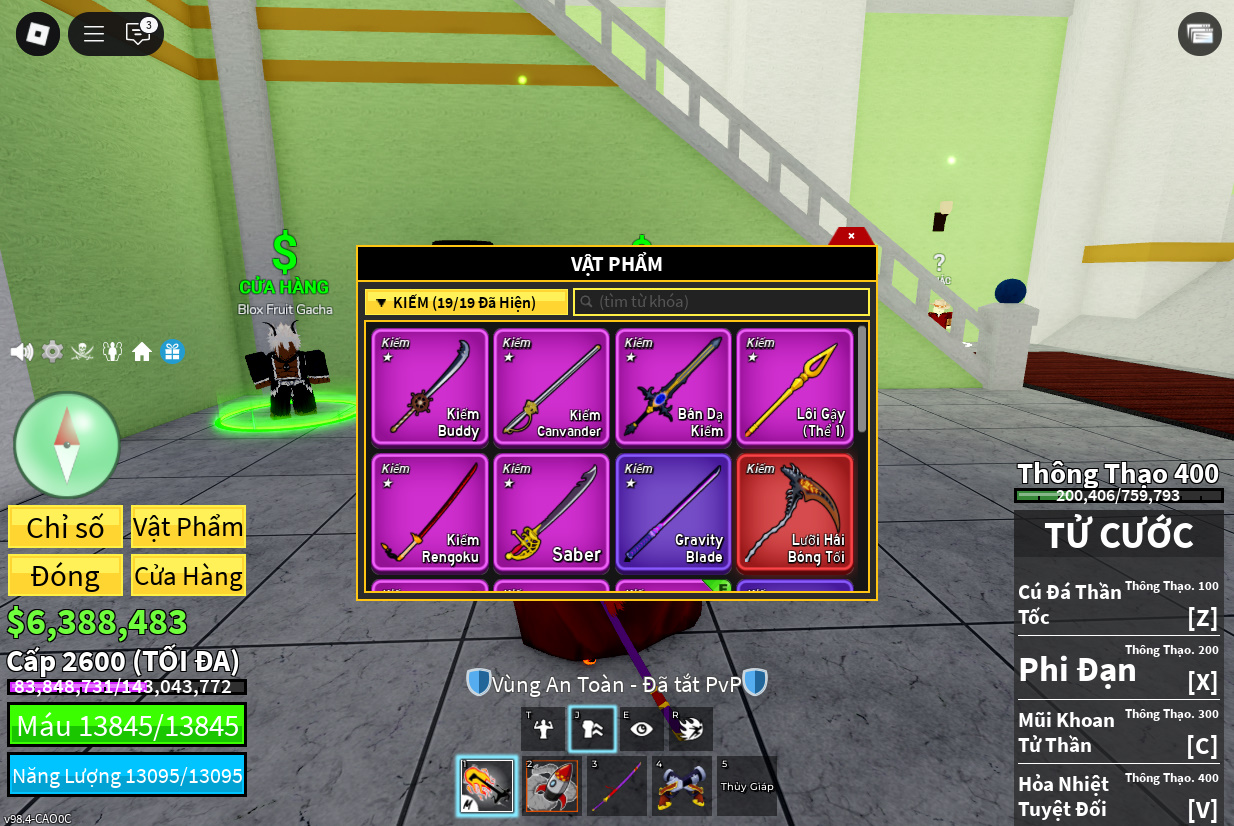Select the Gravity Blade item
The height and width of the screenshot is (826, 1234).
673,512
